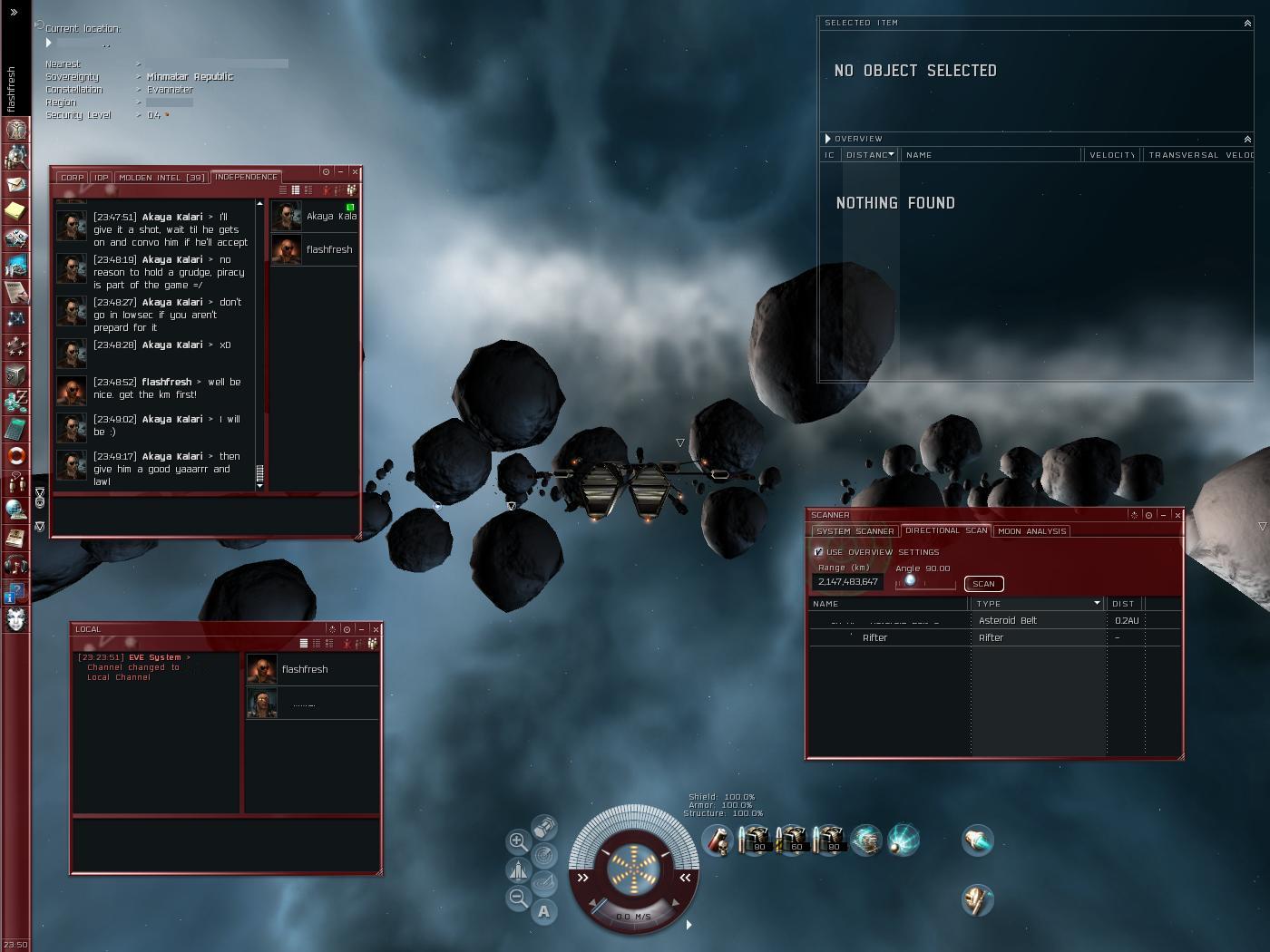The image size is (1270, 952).
Task: Switch to the System Scanner tab
Action: (x=855, y=531)
